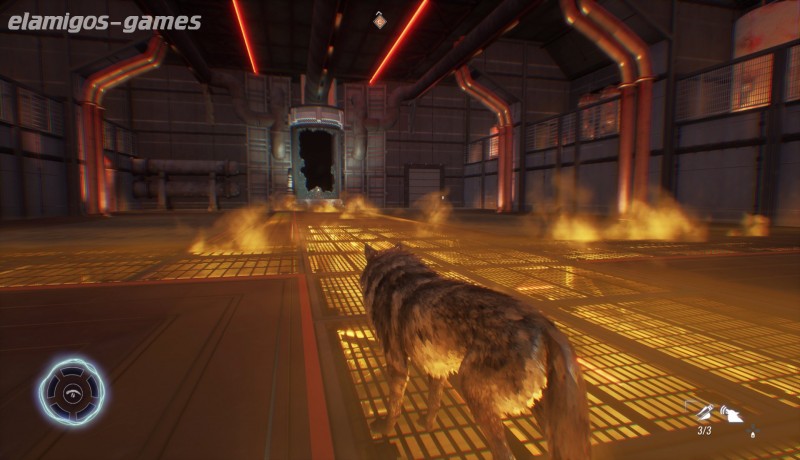
Task: Click the circular eye ability wheel
Action: [72, 392]
